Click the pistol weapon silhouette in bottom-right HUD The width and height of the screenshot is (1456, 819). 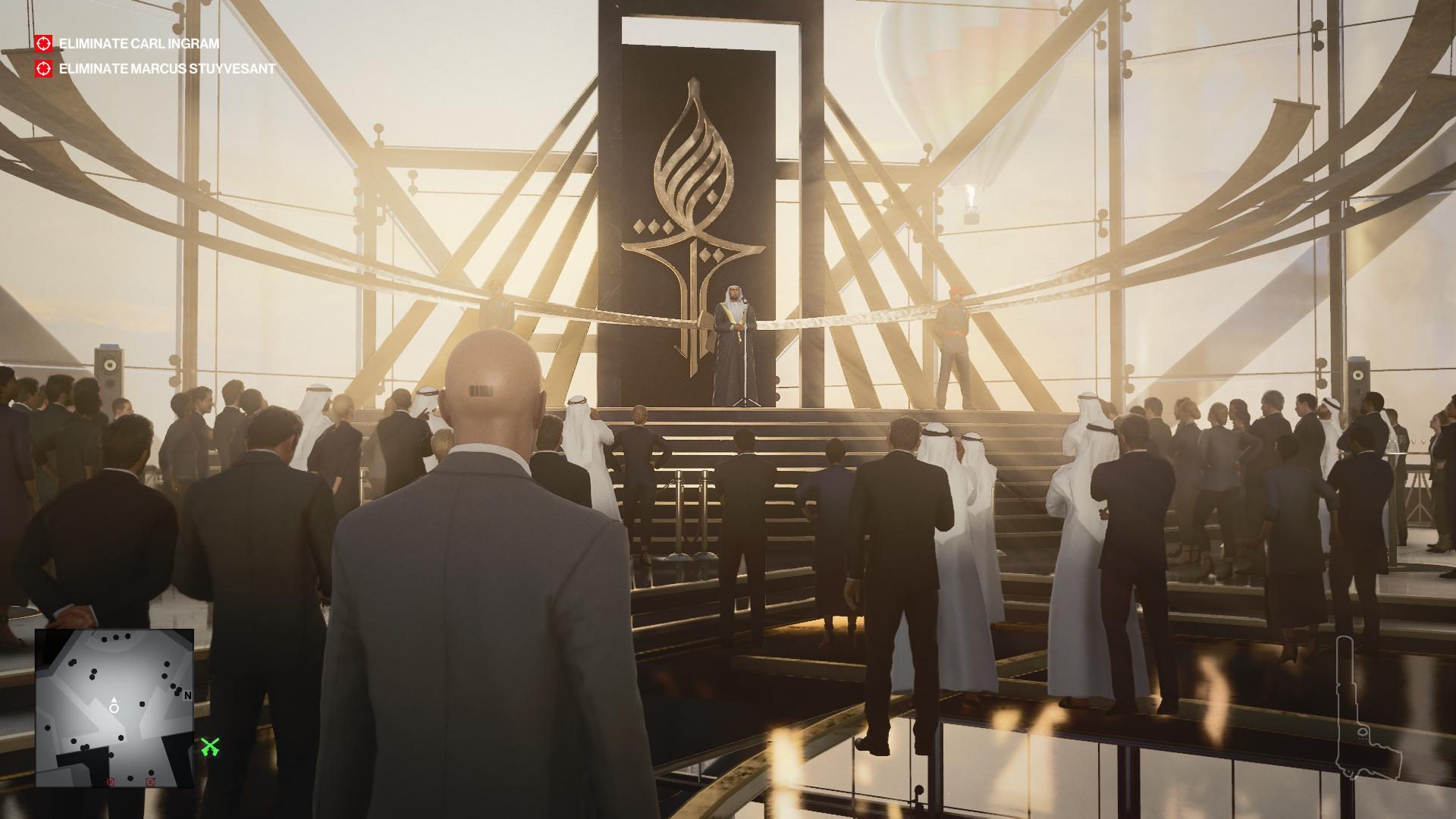point(1360,709)
